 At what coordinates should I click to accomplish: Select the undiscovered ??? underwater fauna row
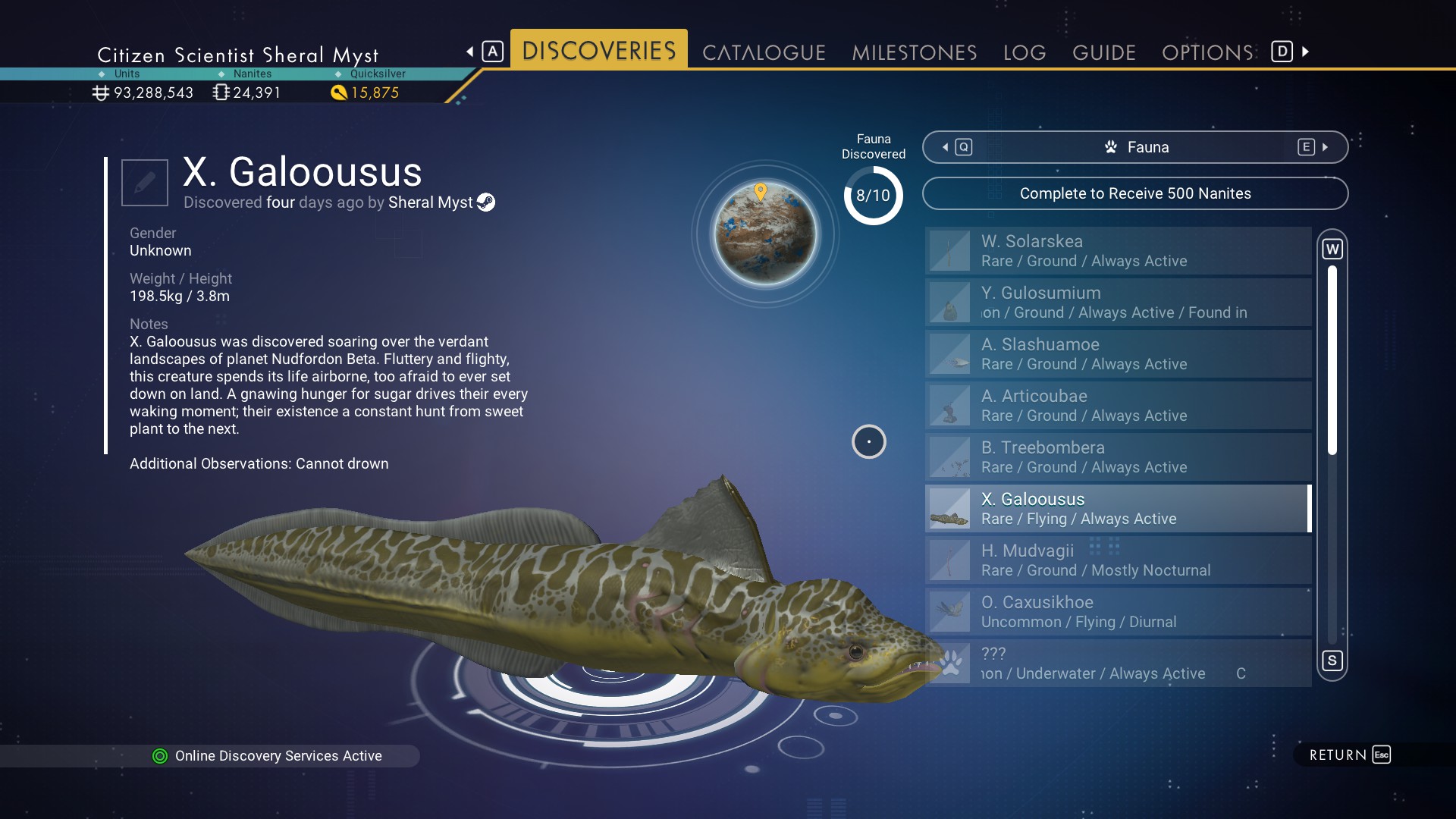point(1118,664)
